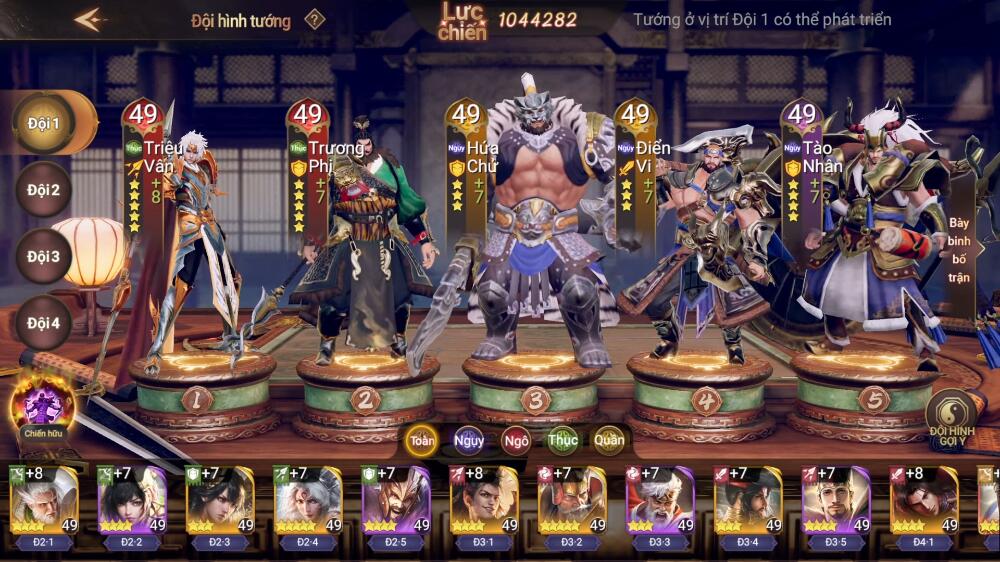Open Bày binh bố trận formation setup
Image resolution: width=1000 pixels, height=562 pixels.
click(960, 249)
